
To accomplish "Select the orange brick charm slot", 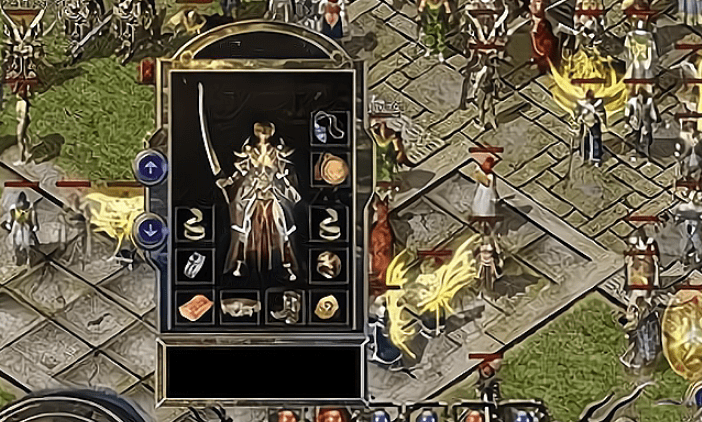I will pyautogui.click(x=194, y=308).
